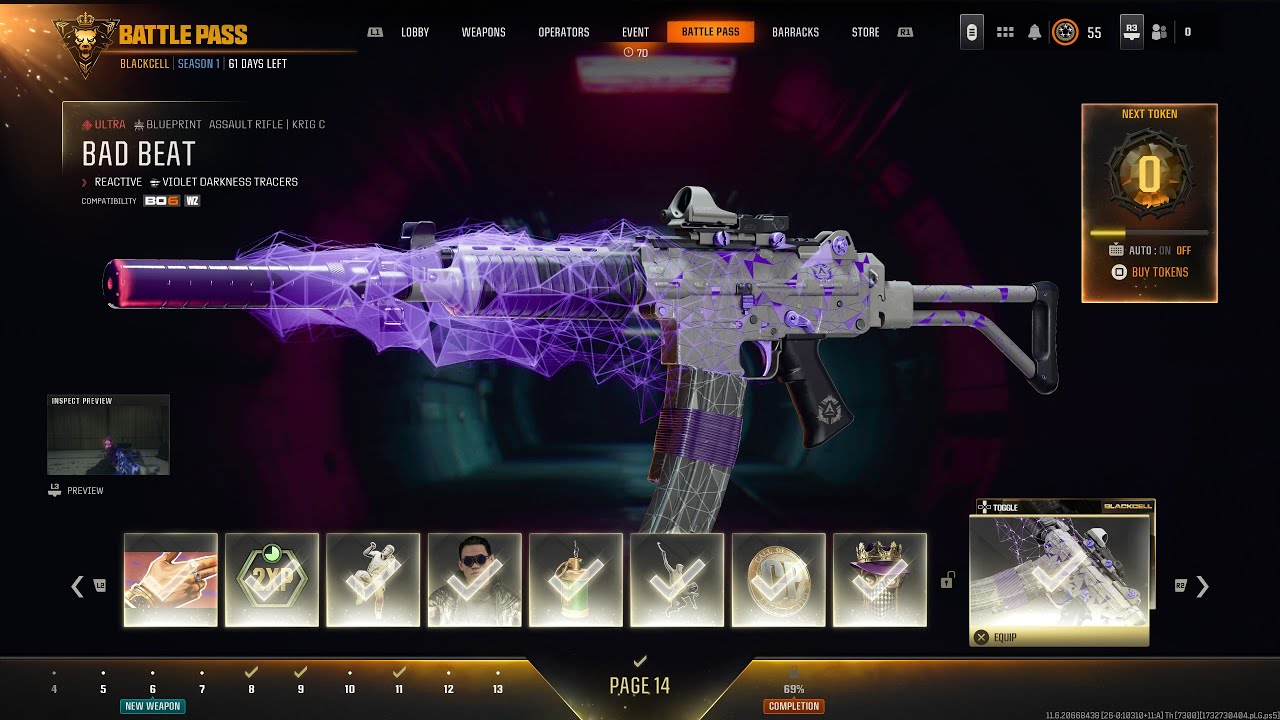The width and height of the screenshot is (1280, 720).
Task: Open the Event tab
Action: tap(635, 32)
